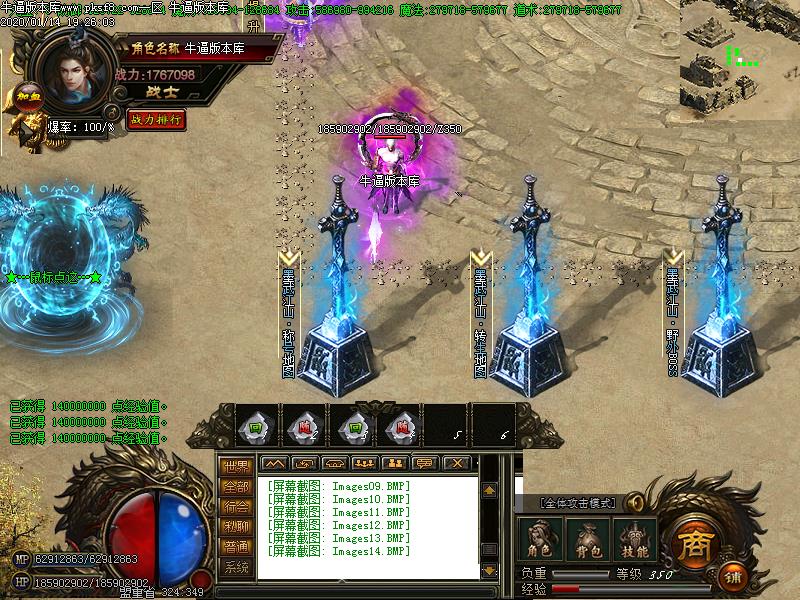Toggle the 全体攻击模式 attack mode label
The height and width of the screenshot is (600, 800).
[x=579, y=502]
